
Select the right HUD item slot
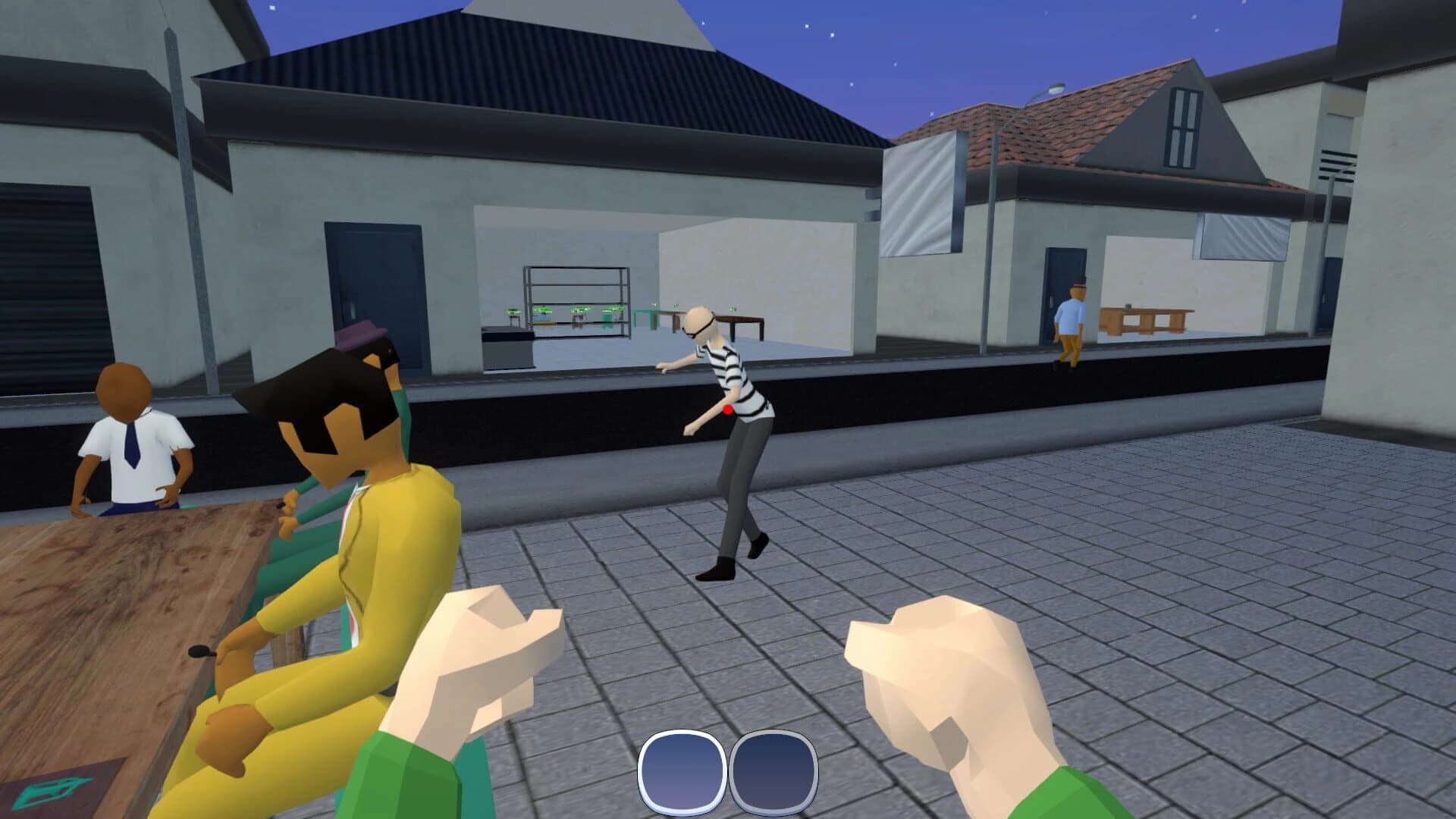pos(775,771)
